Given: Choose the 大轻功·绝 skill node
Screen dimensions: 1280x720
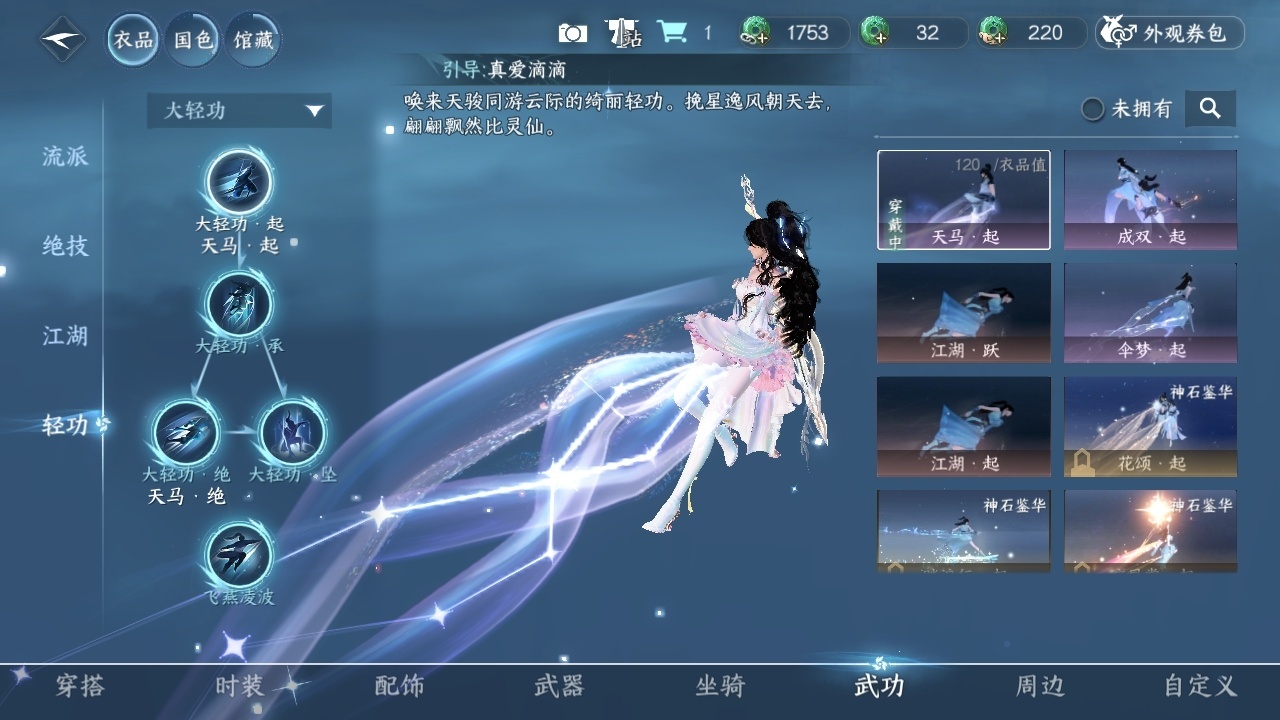Looking at the screenshot, I should [185, 433].
